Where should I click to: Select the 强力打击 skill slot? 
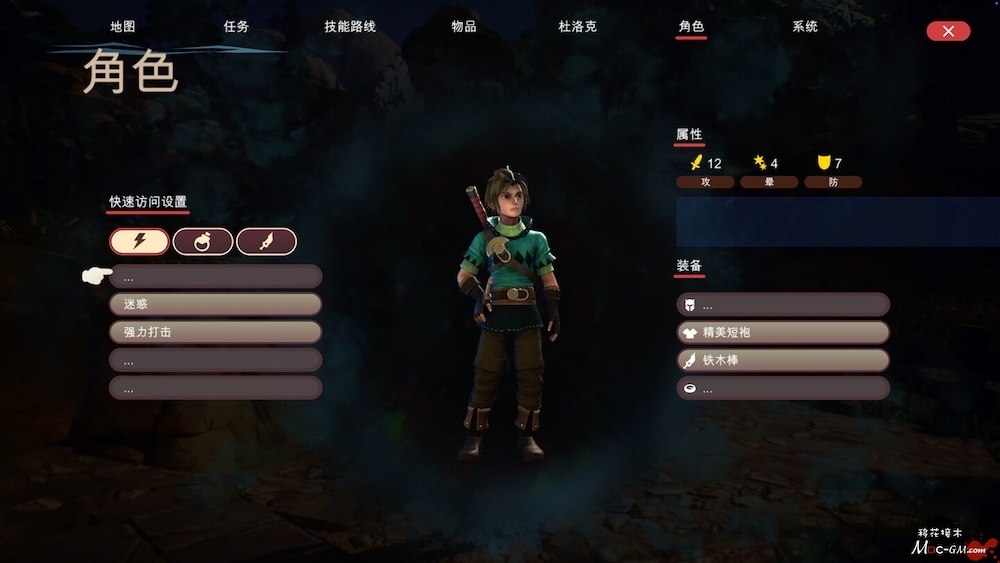(215, 332)
